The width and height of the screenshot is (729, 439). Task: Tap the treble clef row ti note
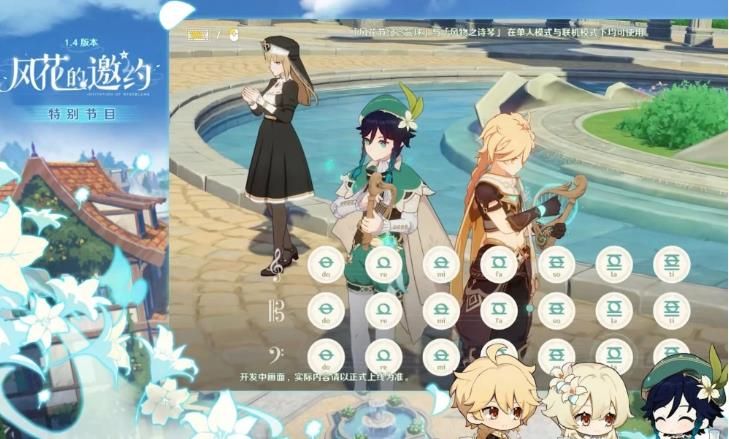click(x=671, y=265)
